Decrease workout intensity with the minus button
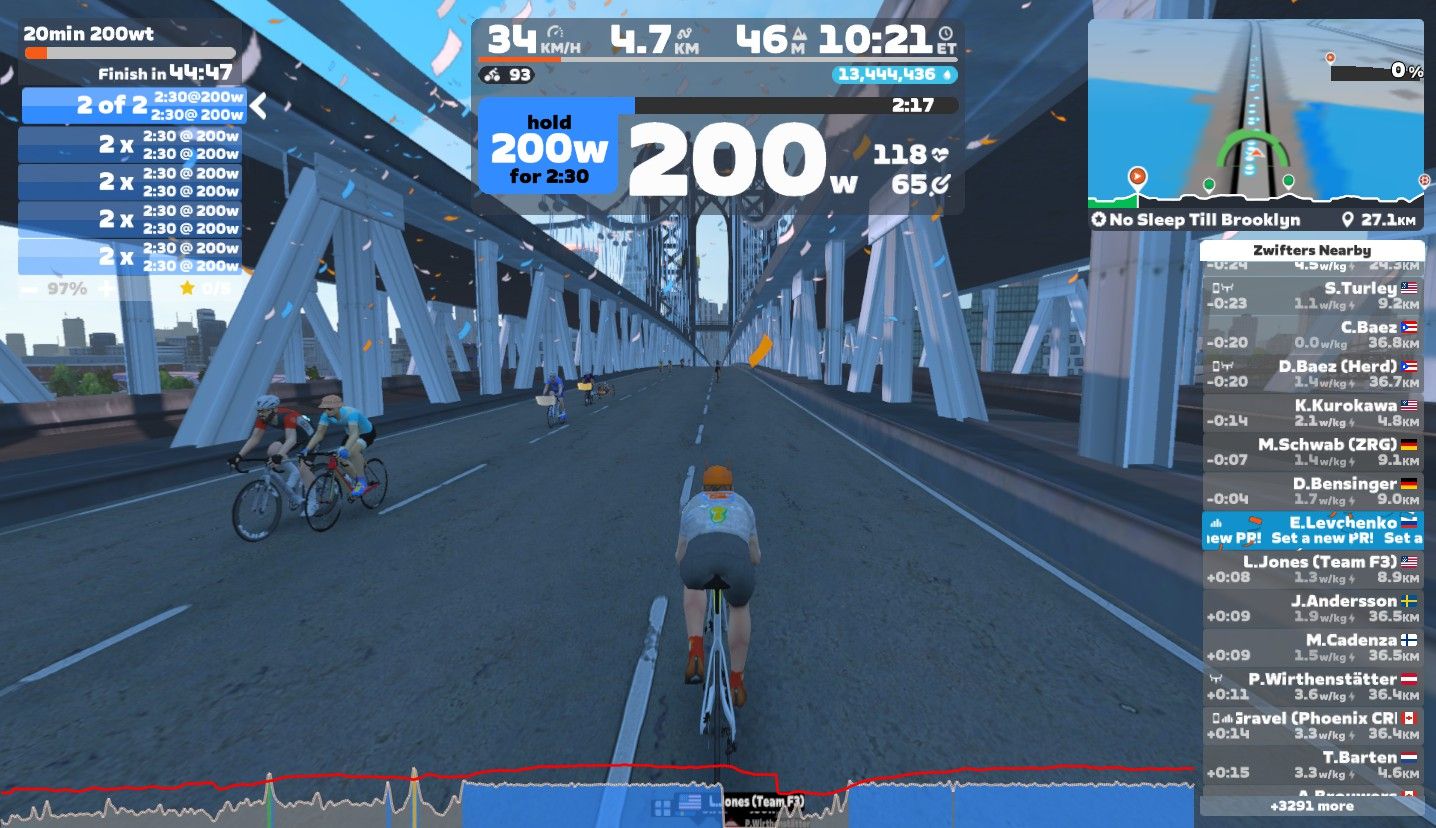Viewport: 1436px width, 828px height. (x=29, y=289)
